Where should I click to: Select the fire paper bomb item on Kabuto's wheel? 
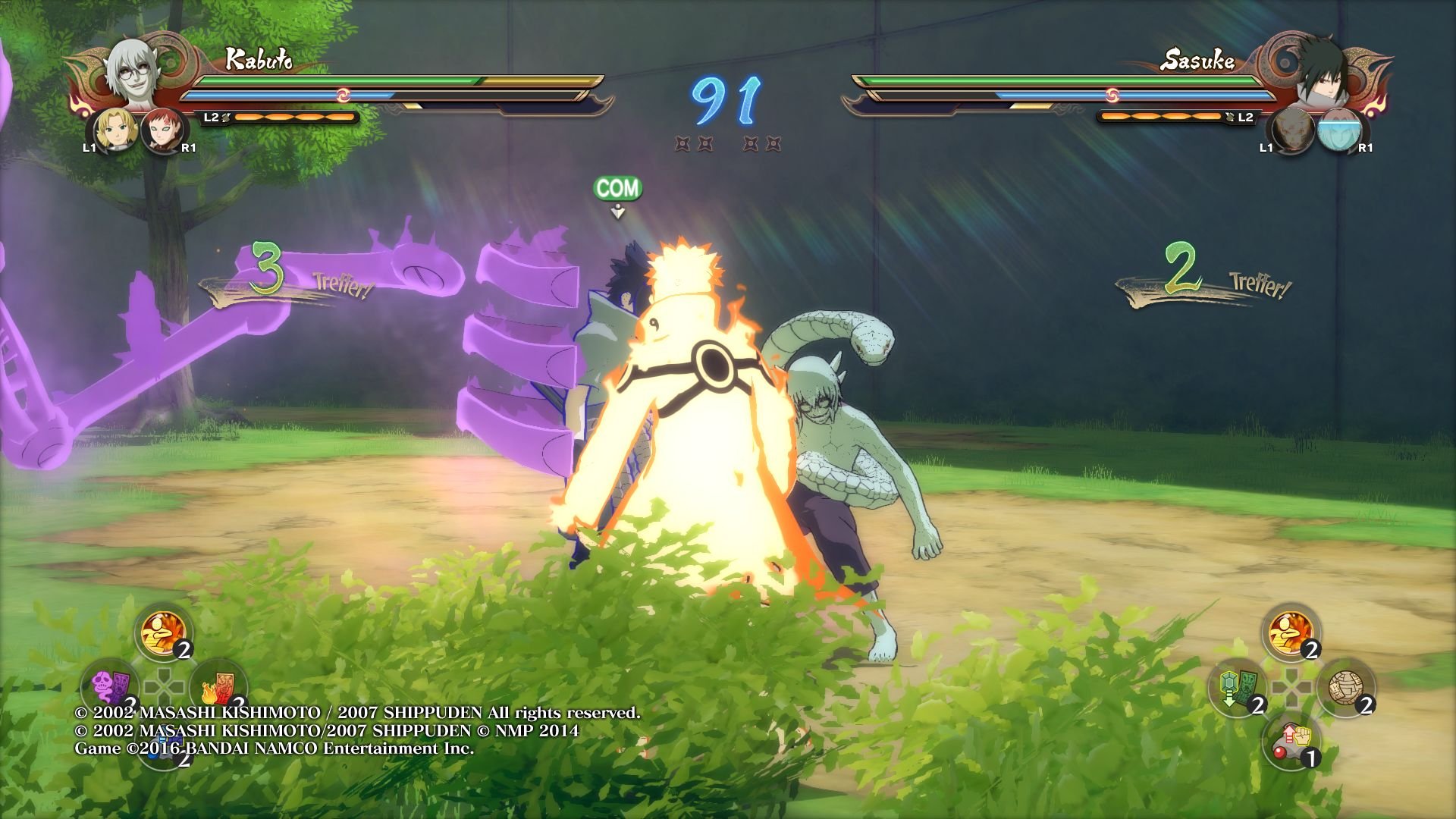pyautogui.click(x=218, y=686)
